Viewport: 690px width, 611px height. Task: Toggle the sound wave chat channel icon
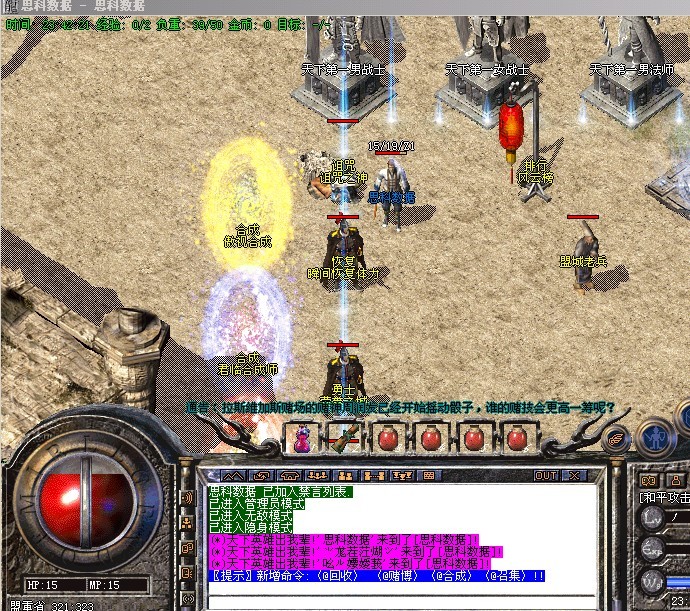(x=186, y=497)
